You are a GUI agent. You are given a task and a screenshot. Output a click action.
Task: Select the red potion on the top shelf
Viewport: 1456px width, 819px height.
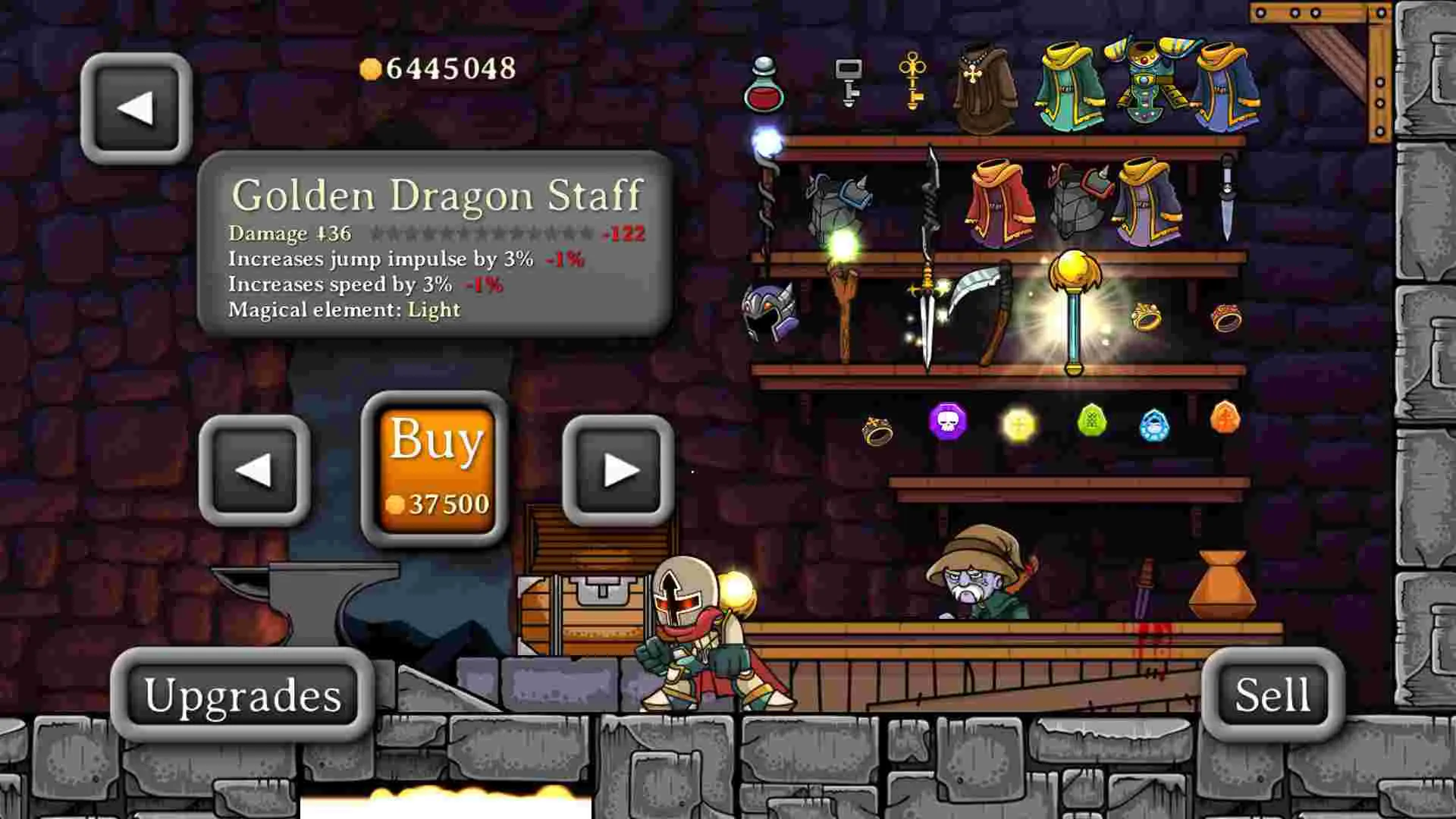(764, 87)
